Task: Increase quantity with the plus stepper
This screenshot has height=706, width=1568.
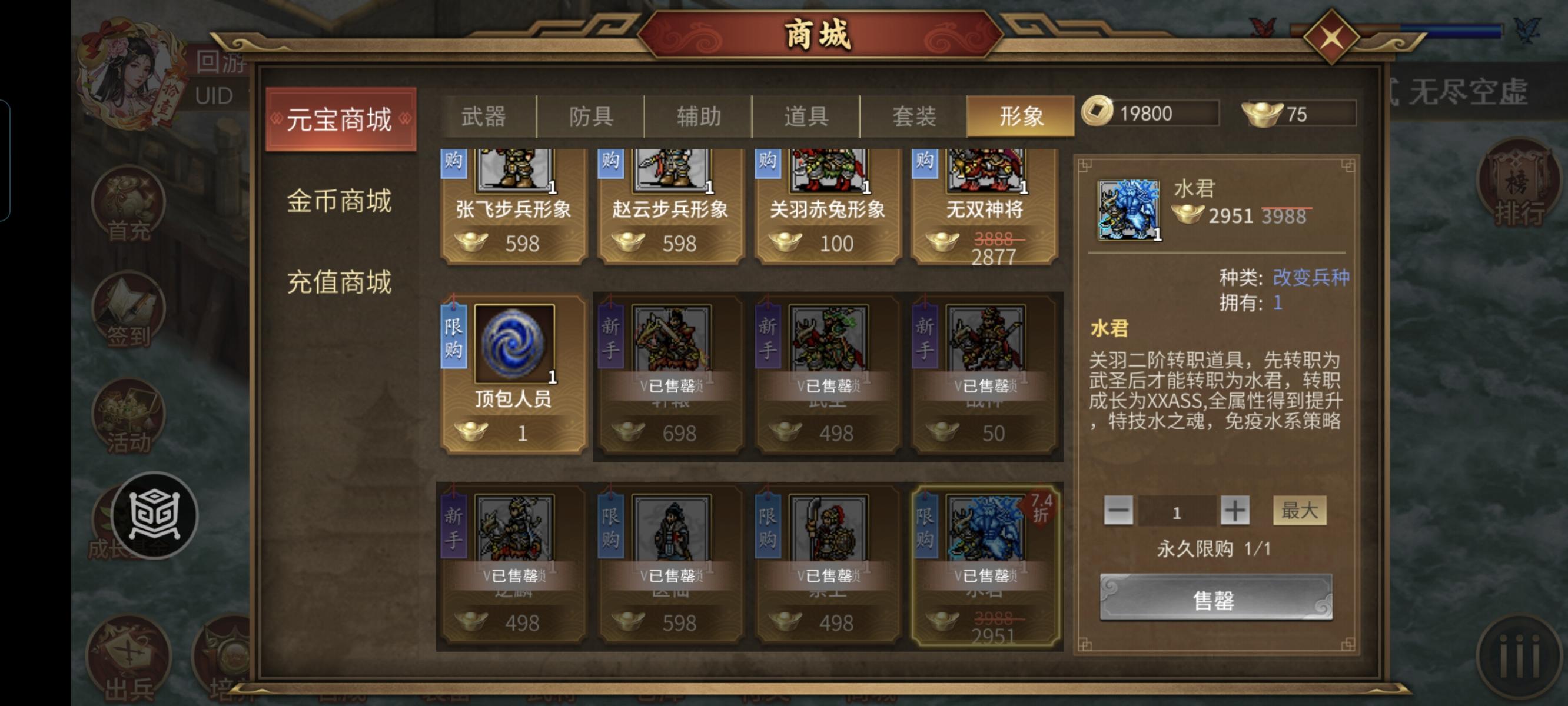Action: click(1235, 511)
